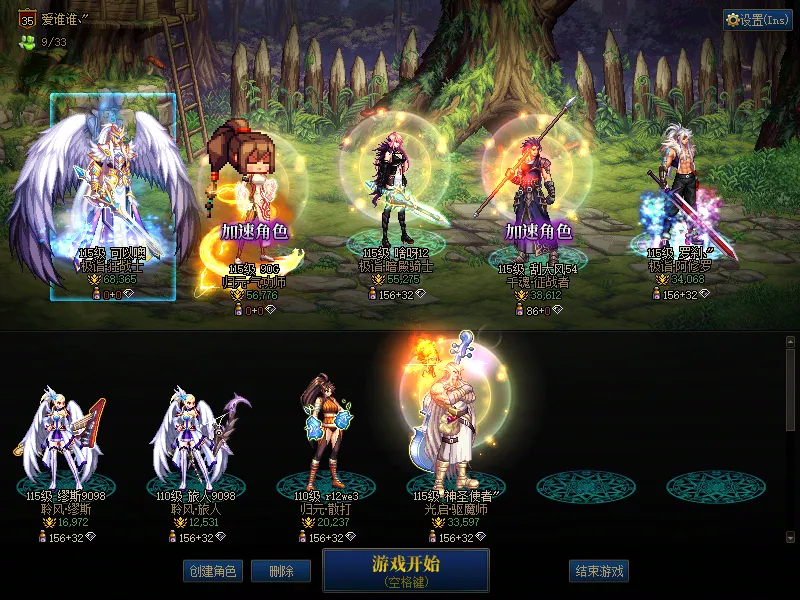800x600 pixels.
Task: Select the winged 极诣·龙骑士 character
Action: coord(112,190)
